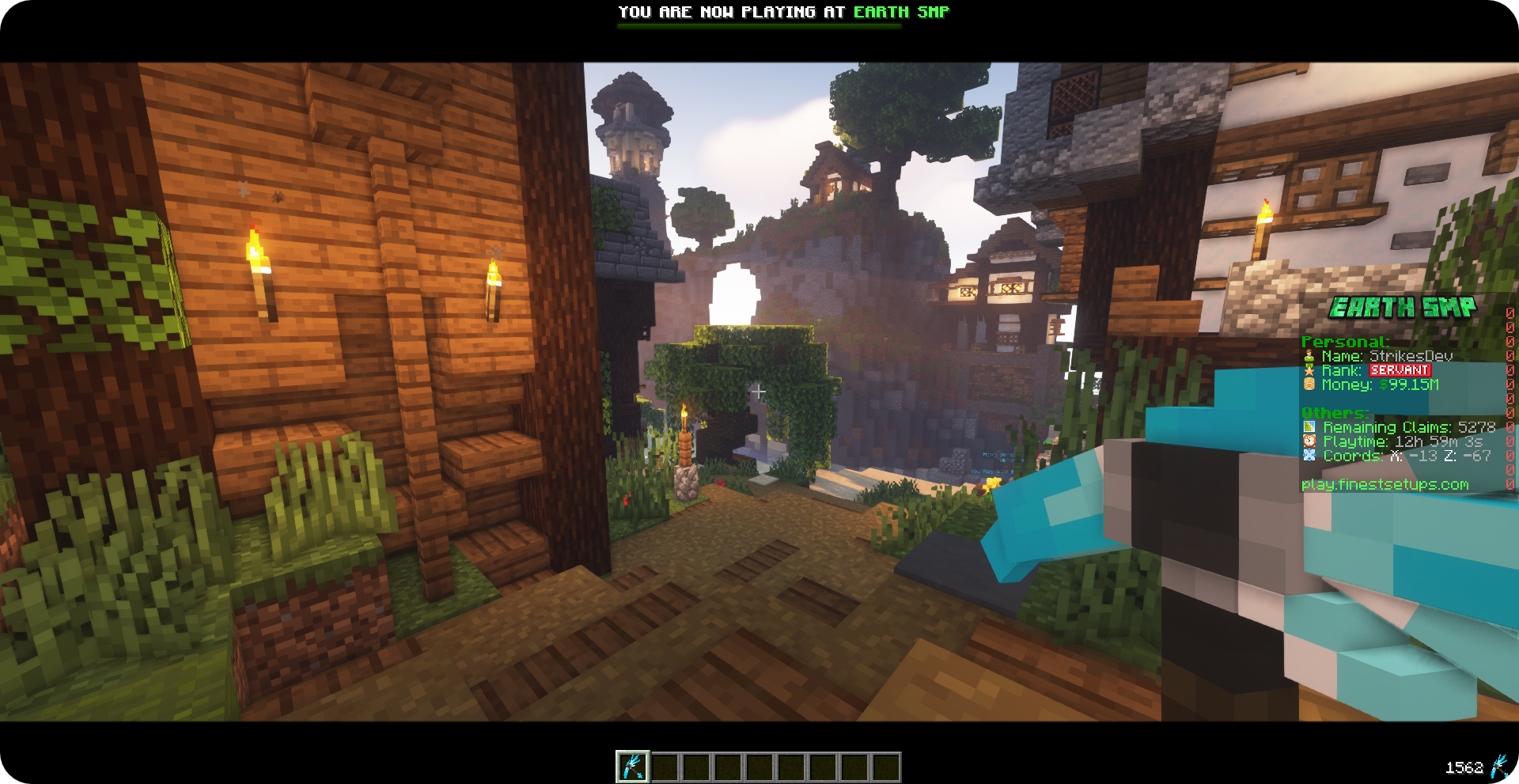1519x784 pixels.
Task: Expand the Others section of the scoreboard
Action: 1333,412
